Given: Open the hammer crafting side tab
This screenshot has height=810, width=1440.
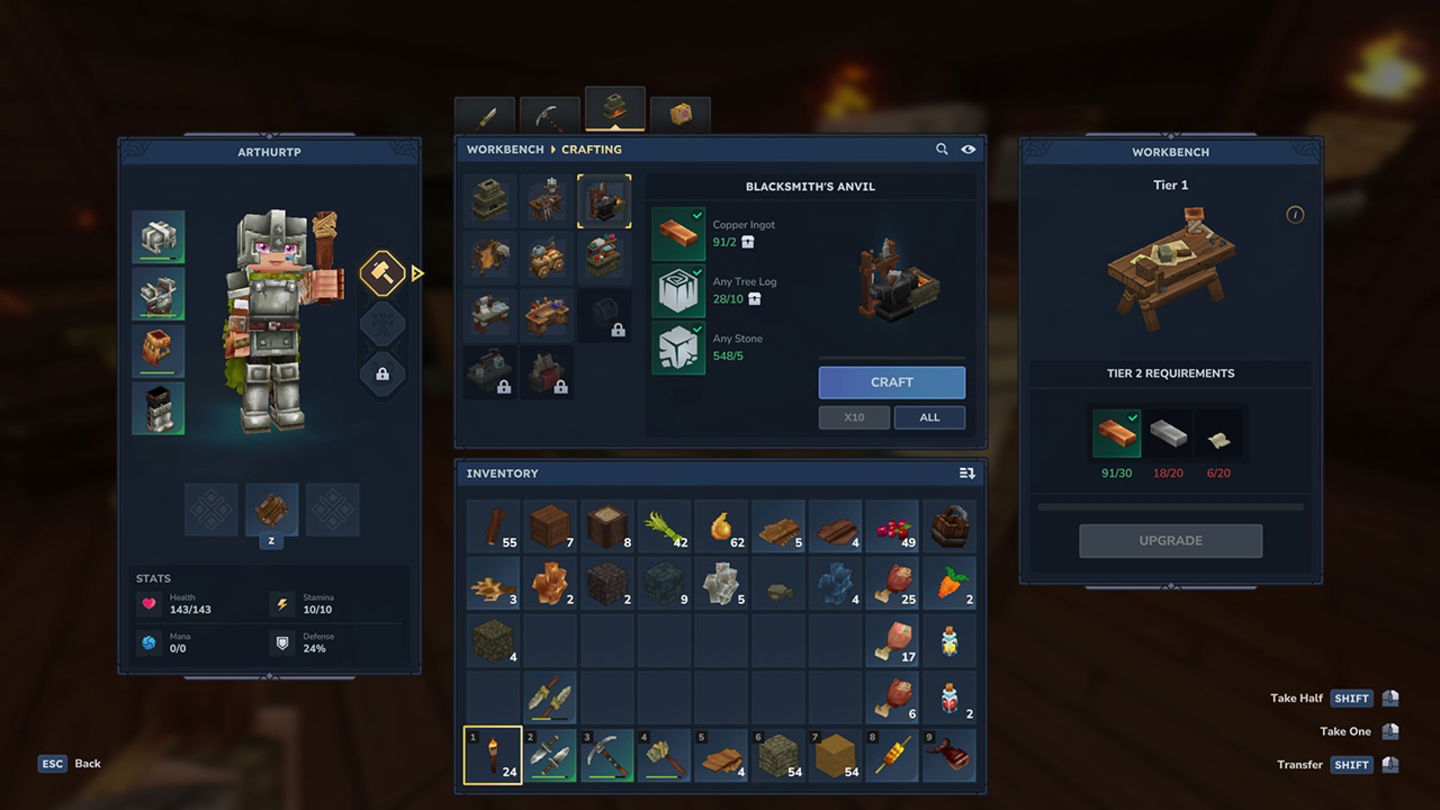Looking at the screenshot, I should 382,272.
